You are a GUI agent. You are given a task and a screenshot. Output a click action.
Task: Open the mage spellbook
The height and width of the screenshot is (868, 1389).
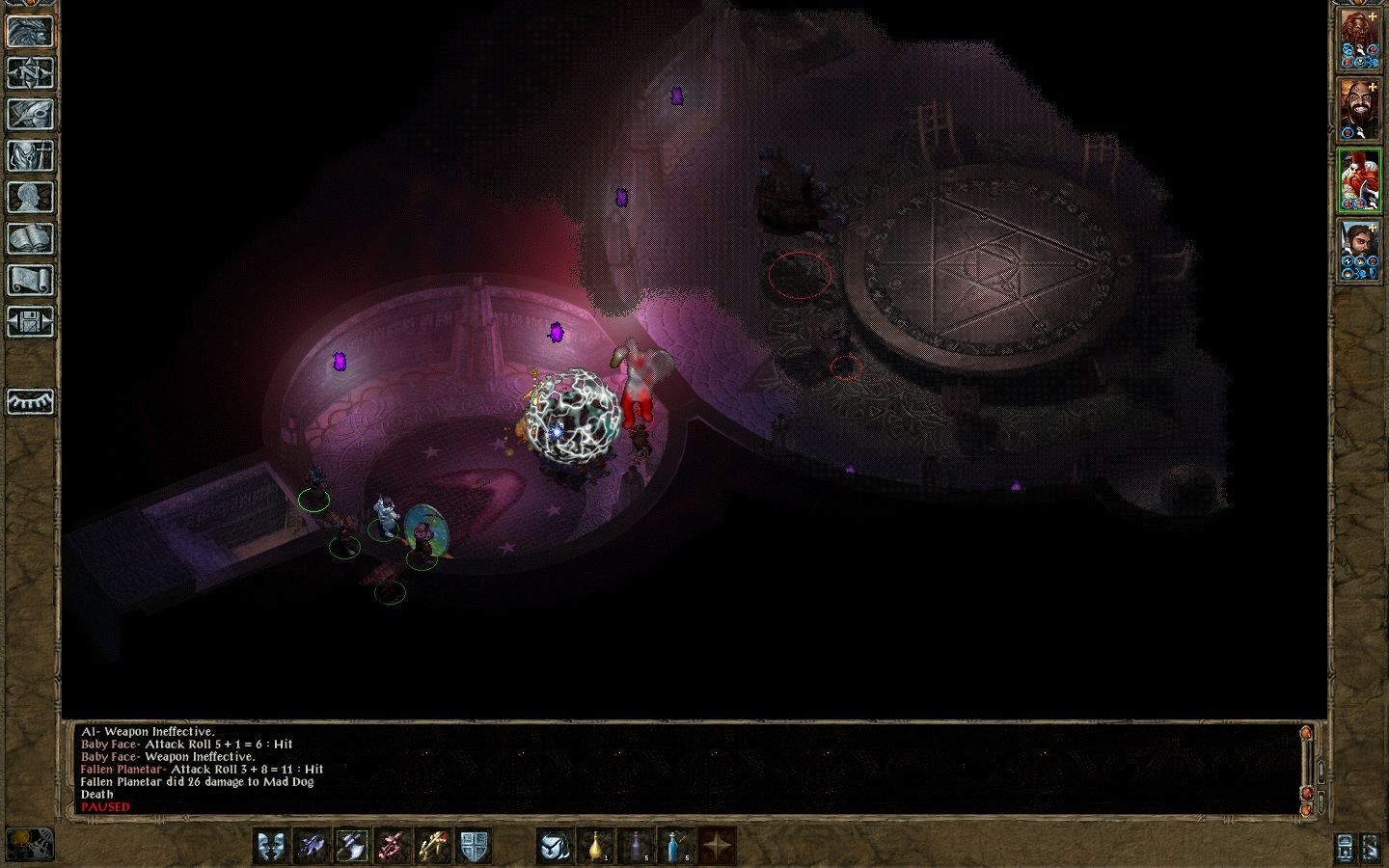(x=30, y=239)
